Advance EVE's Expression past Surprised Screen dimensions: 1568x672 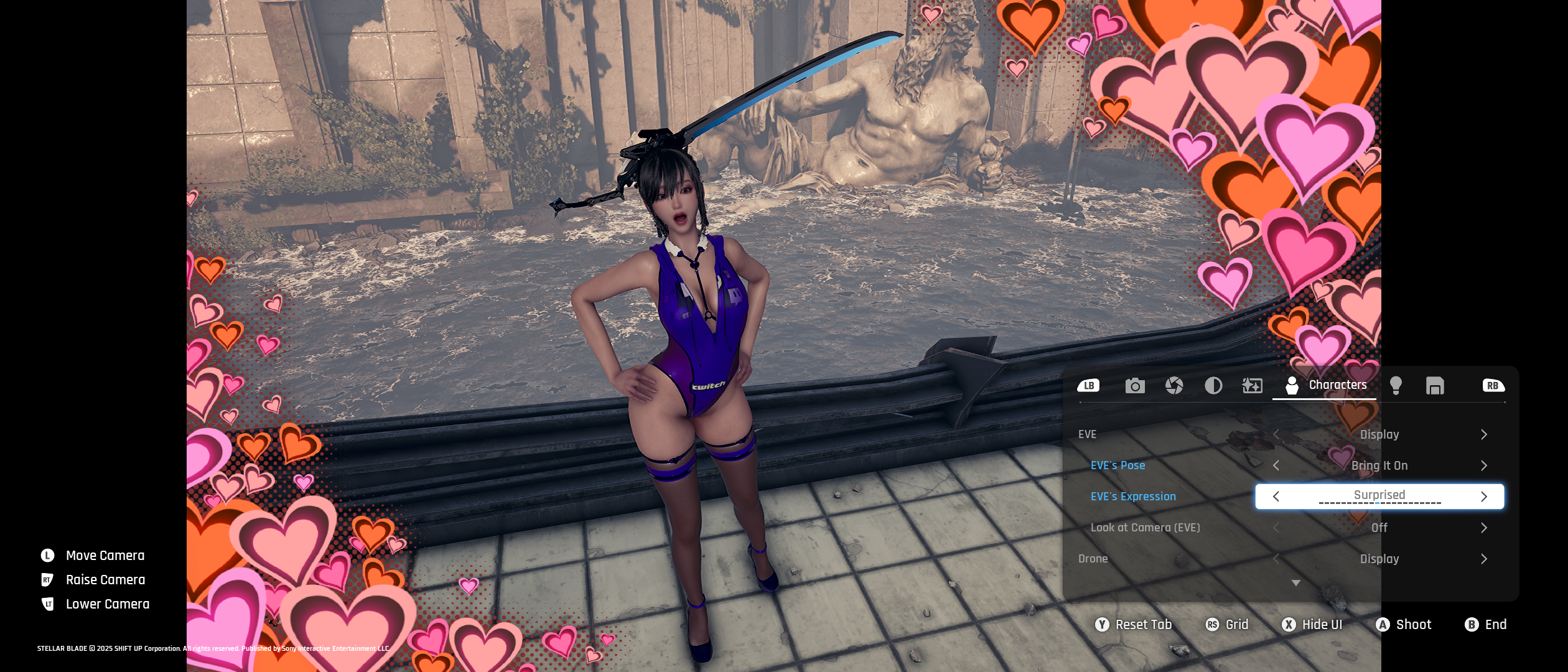click(x=1484, y=497)
